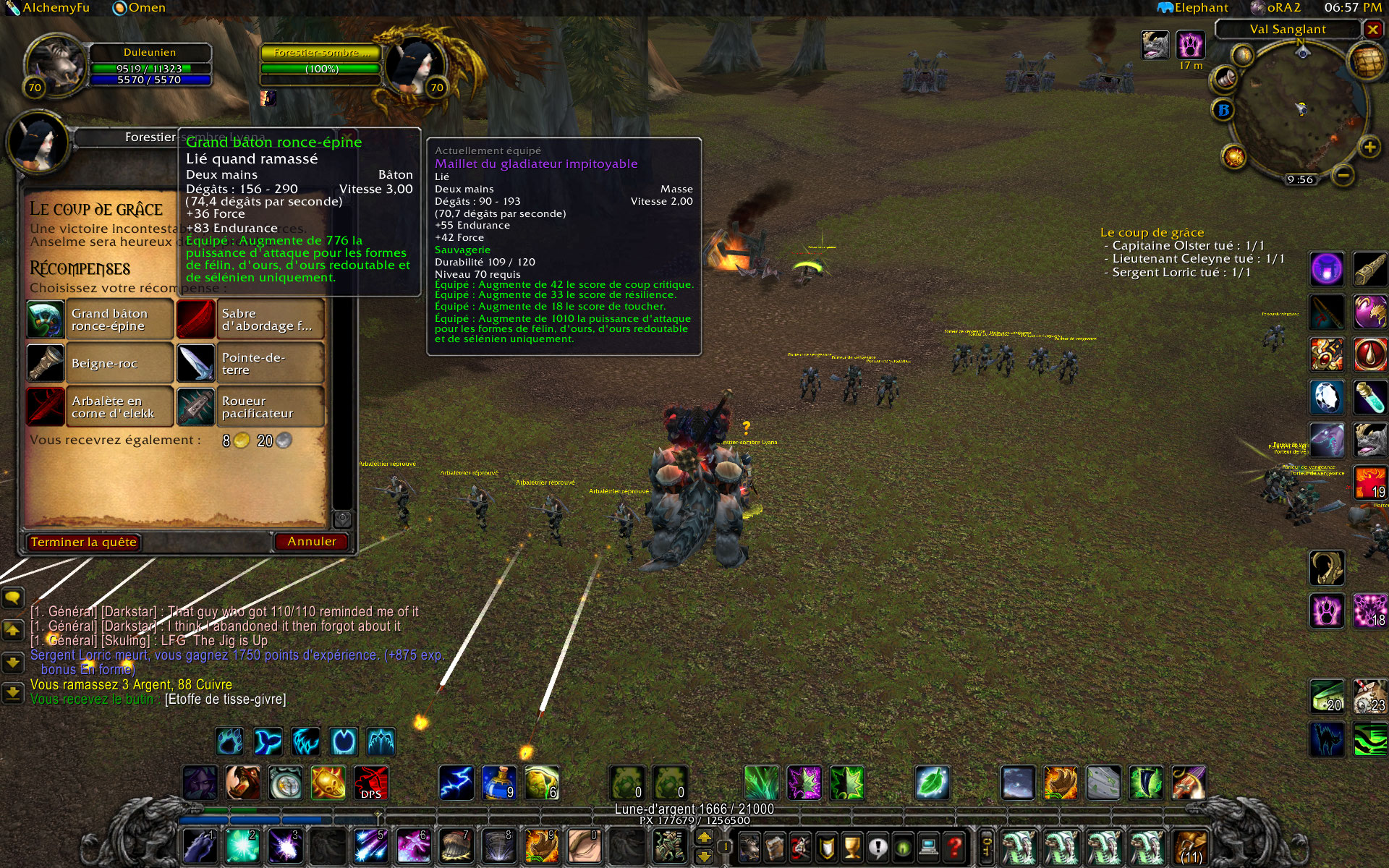Zoom out on the minimap
The width and height of the screenshot is (1389, 868).
pos(1343,174)
